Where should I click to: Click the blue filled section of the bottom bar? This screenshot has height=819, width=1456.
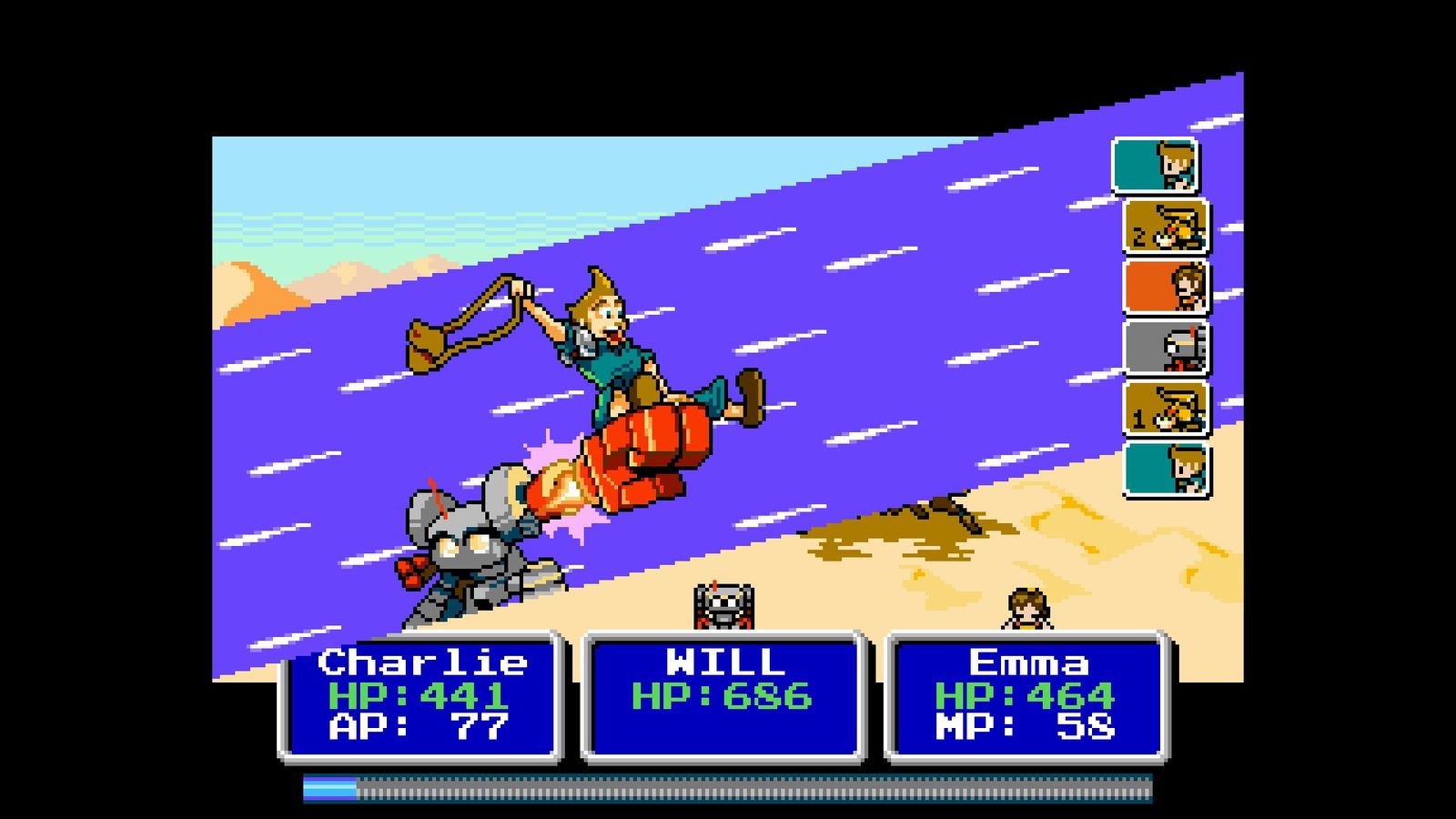(x=328, y=783)
